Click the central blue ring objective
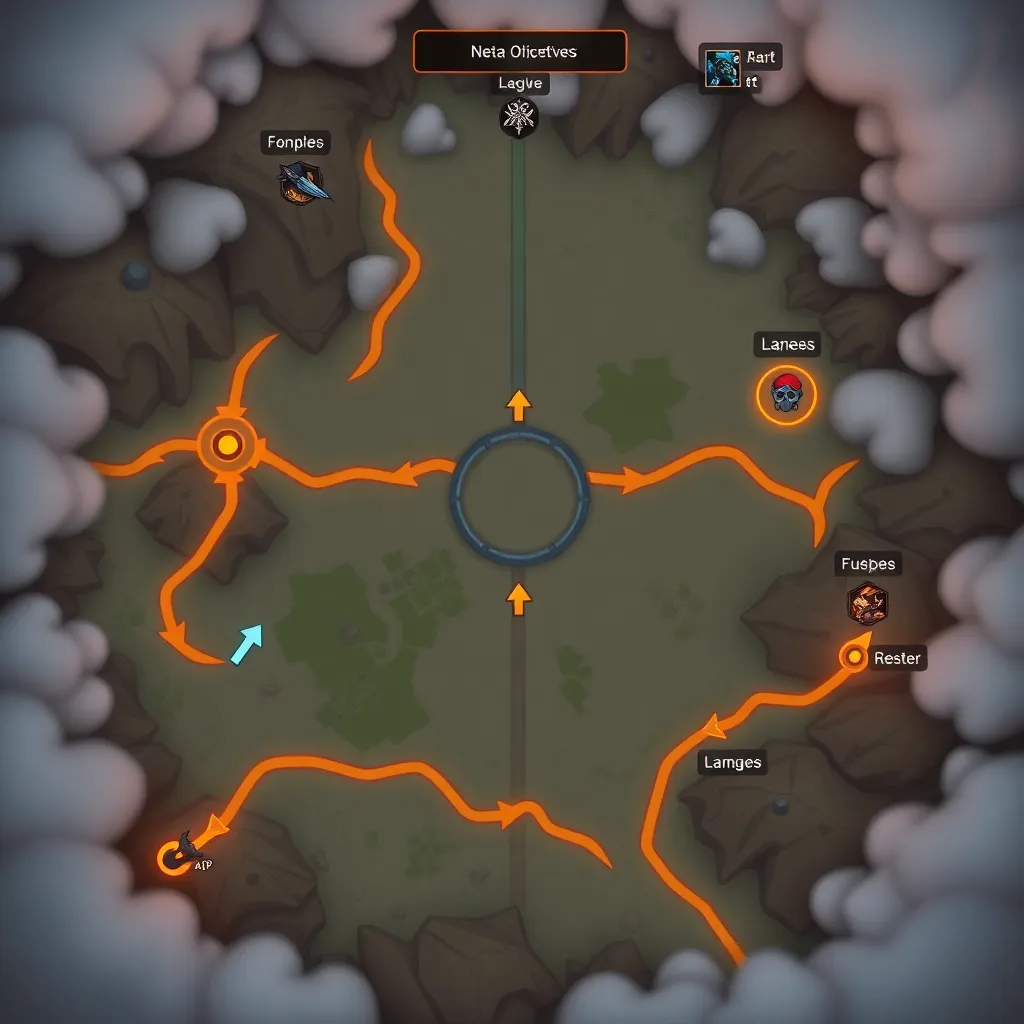 coord(519,495)
